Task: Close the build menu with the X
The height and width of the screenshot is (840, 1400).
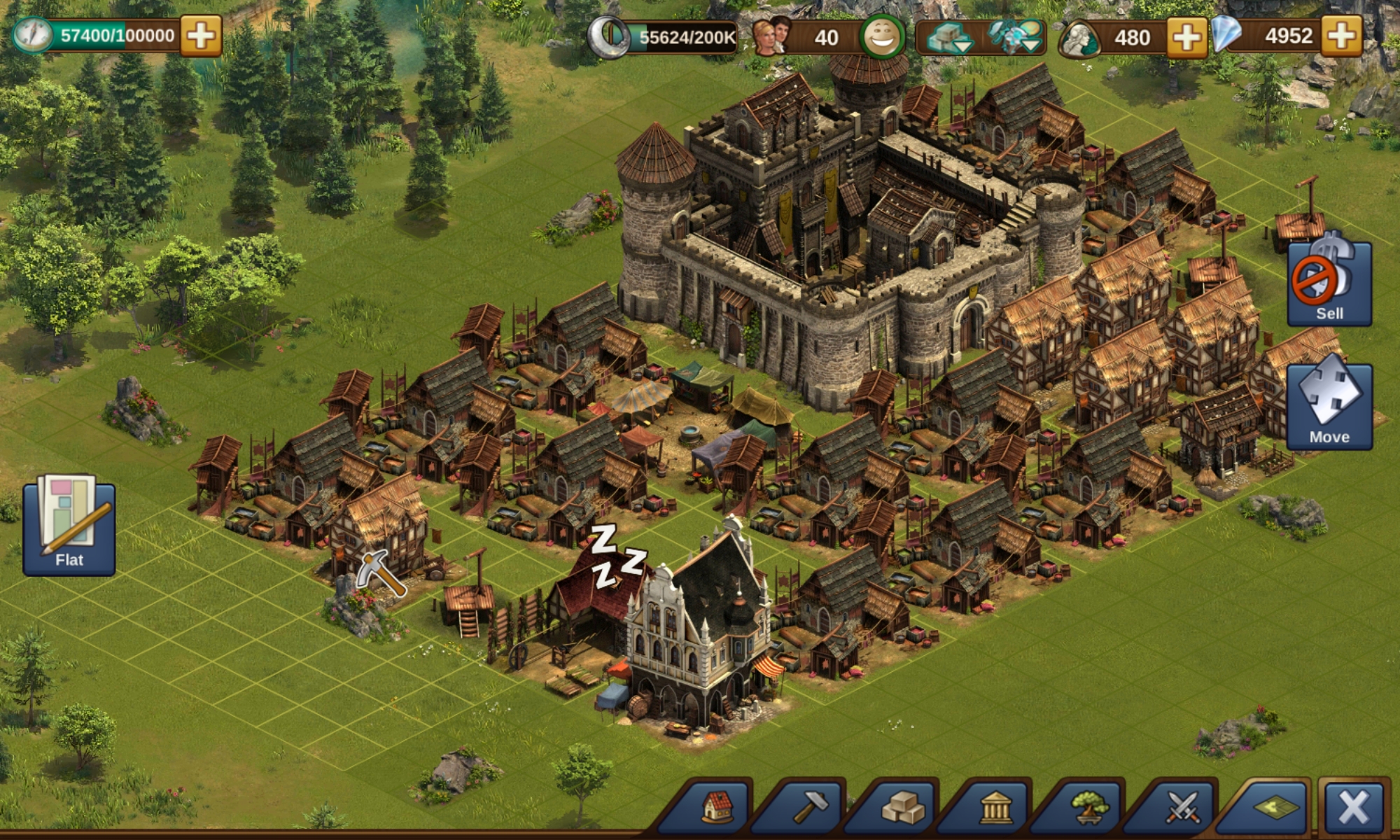Action: coord(1353,808)
